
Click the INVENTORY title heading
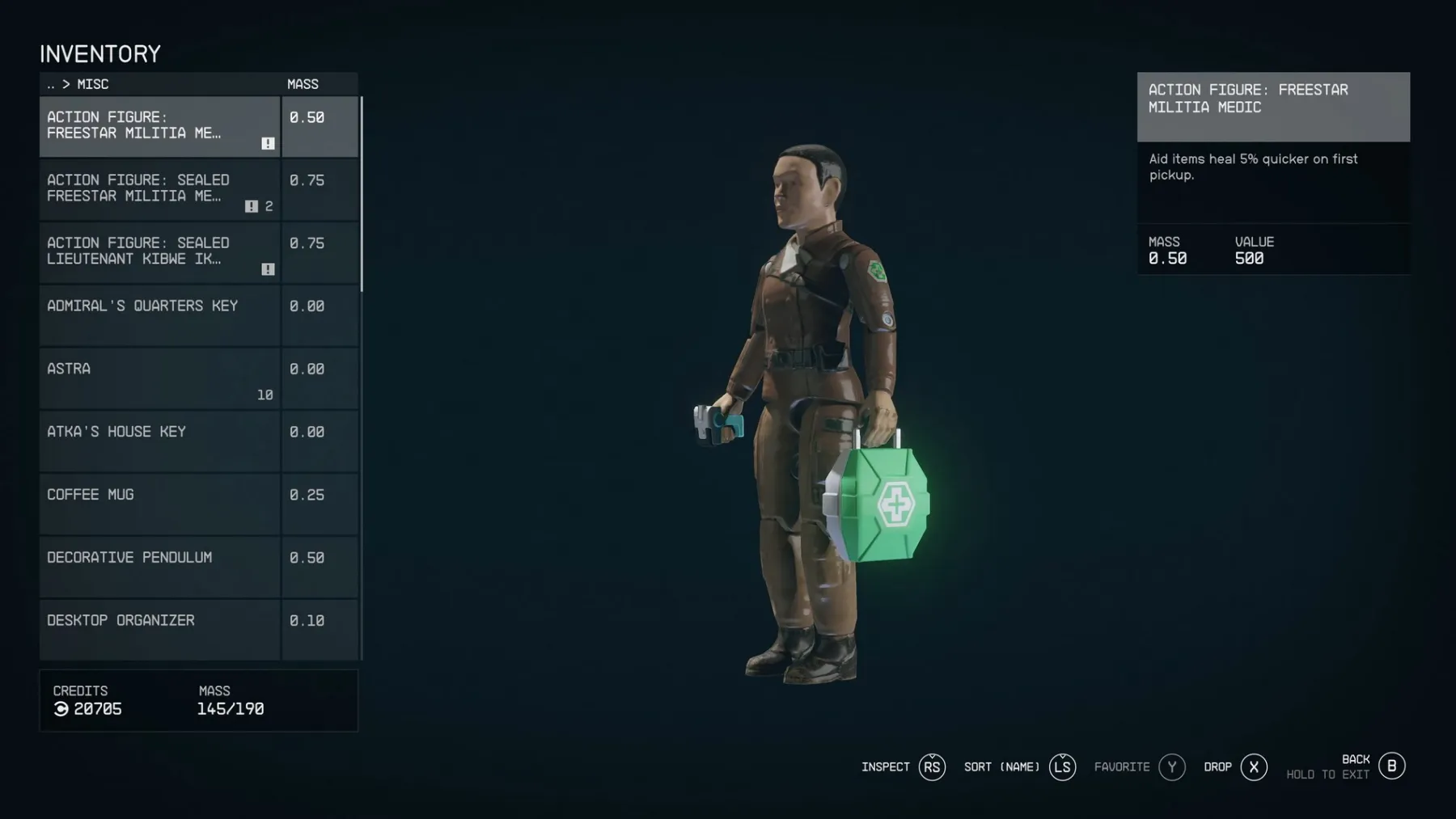[x=100, y=53]
